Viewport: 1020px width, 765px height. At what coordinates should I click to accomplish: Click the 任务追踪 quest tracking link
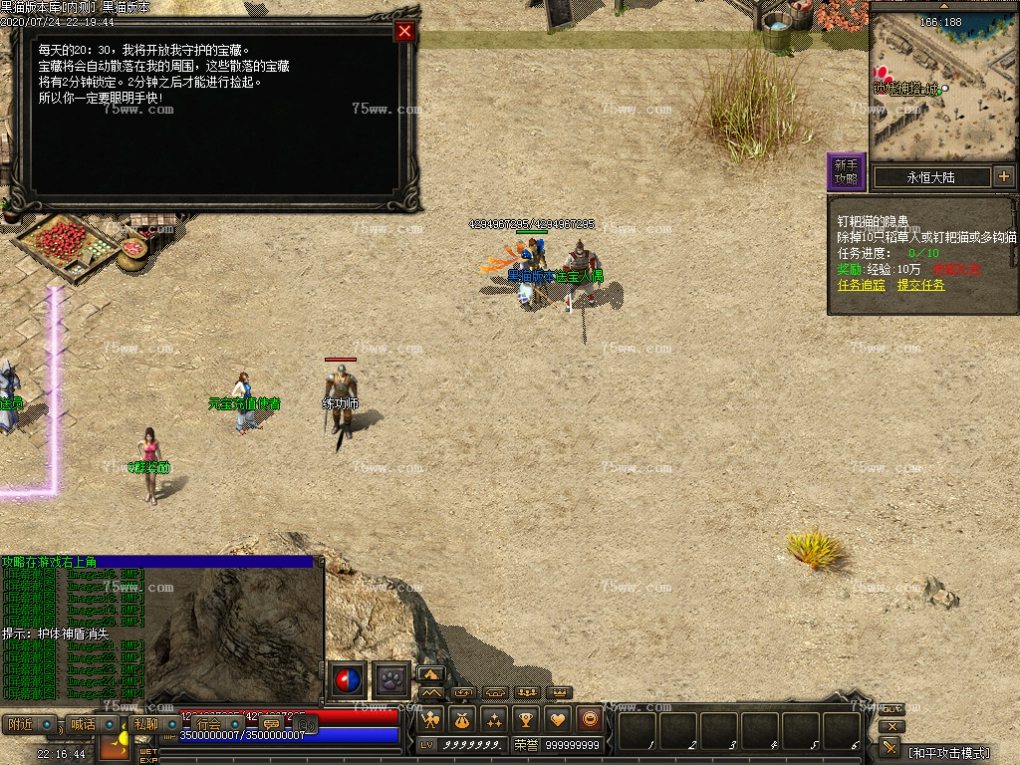[x=861, y=285]
